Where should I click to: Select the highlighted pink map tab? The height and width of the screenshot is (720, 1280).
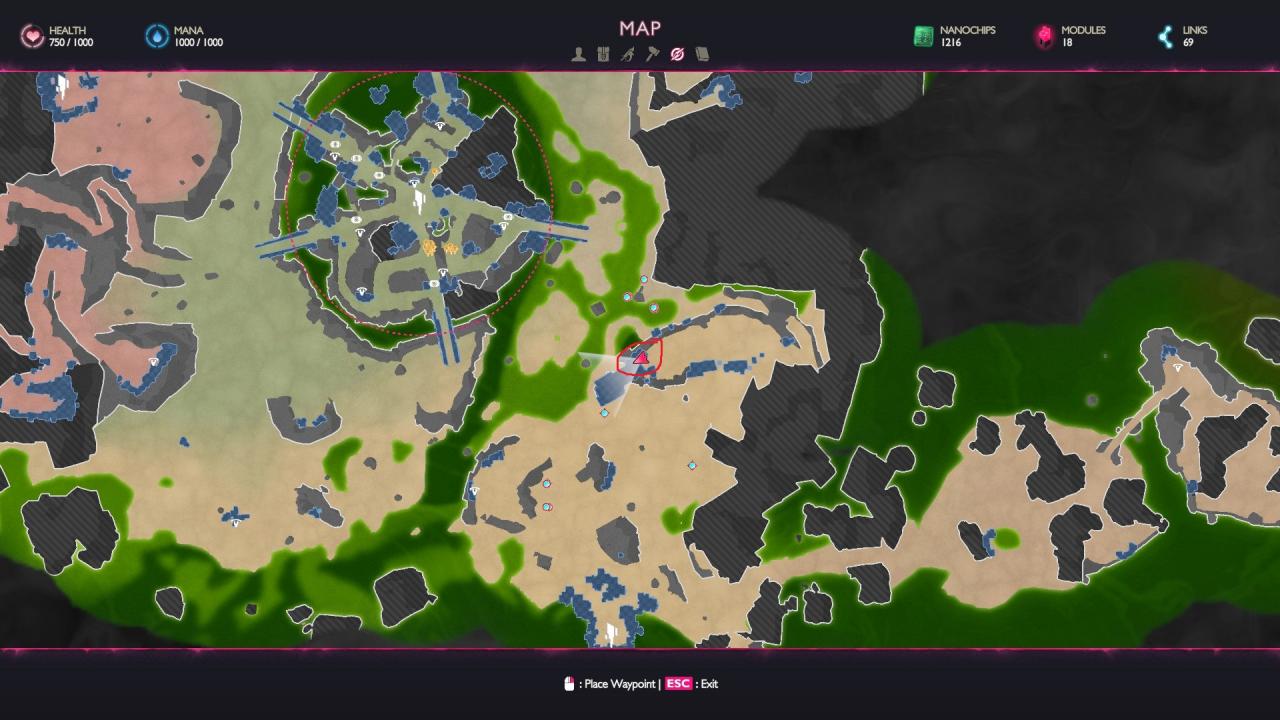point(677,54)
